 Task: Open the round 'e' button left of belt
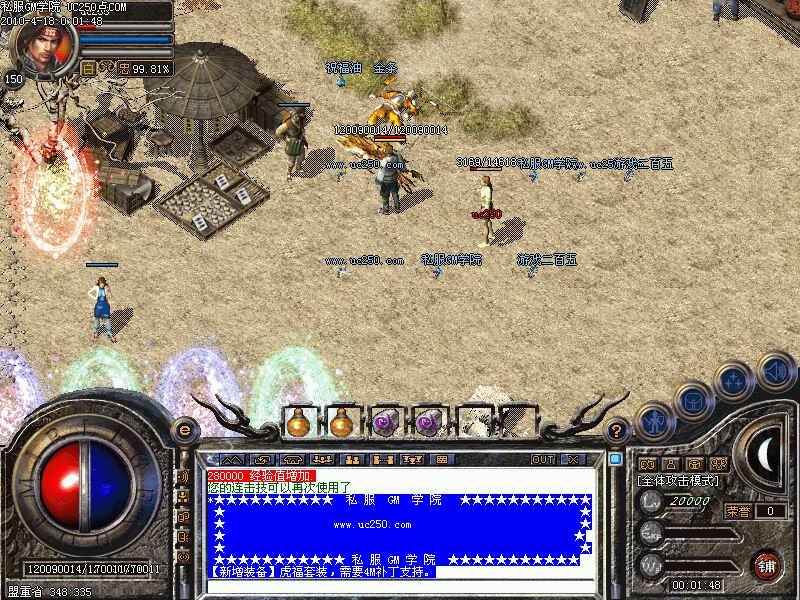(182, 430)
